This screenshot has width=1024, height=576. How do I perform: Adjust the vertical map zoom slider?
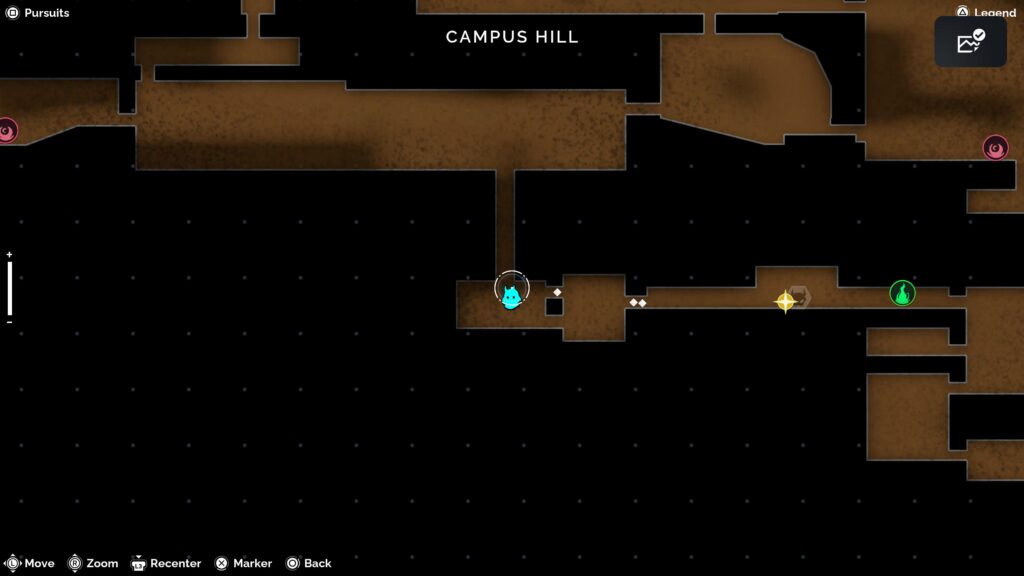[10, 288]
